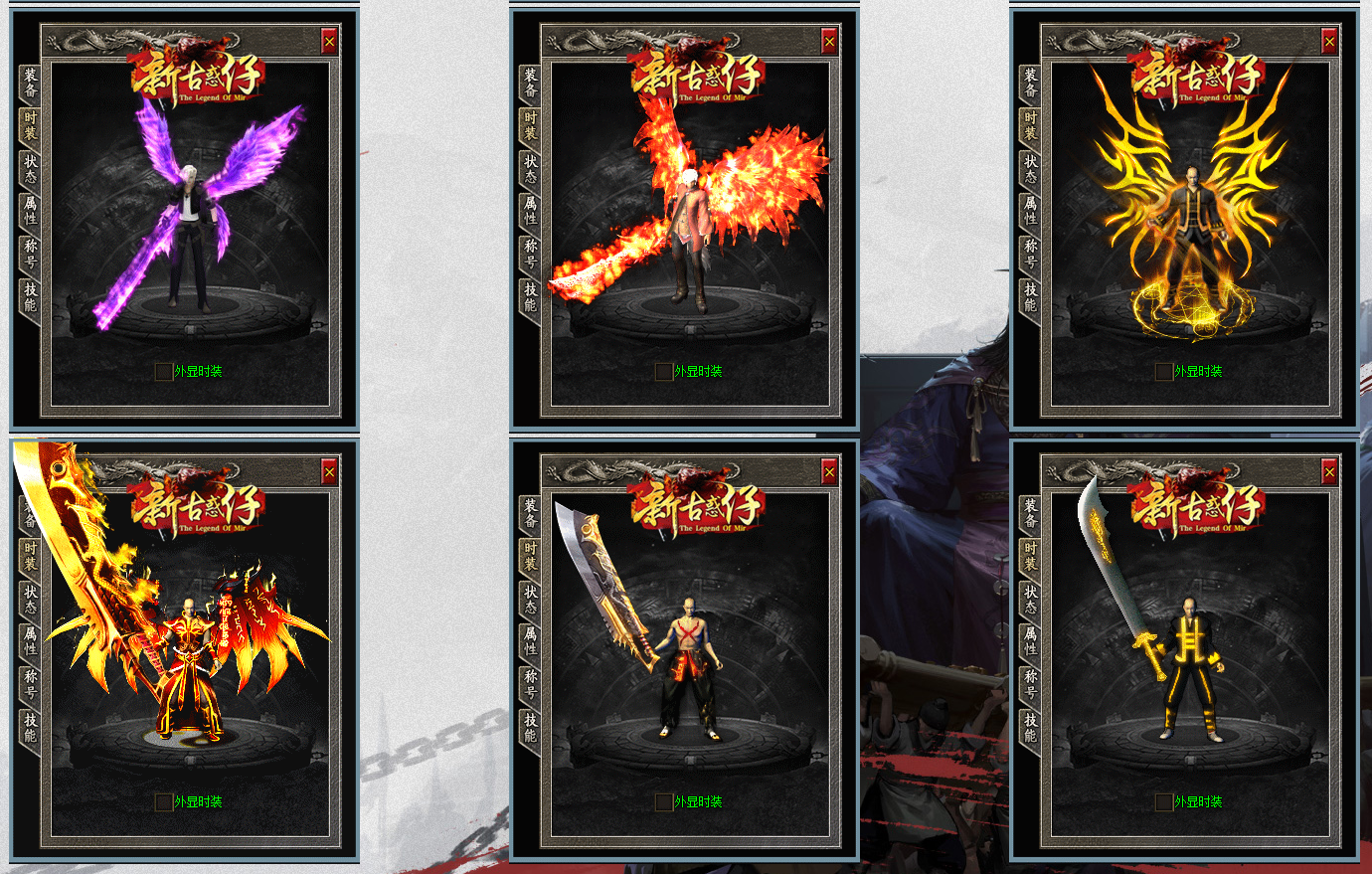Check 外显时装 in the shirtless fighter's panel
The height and width of the screenshot is (874, 1372).
664,802
